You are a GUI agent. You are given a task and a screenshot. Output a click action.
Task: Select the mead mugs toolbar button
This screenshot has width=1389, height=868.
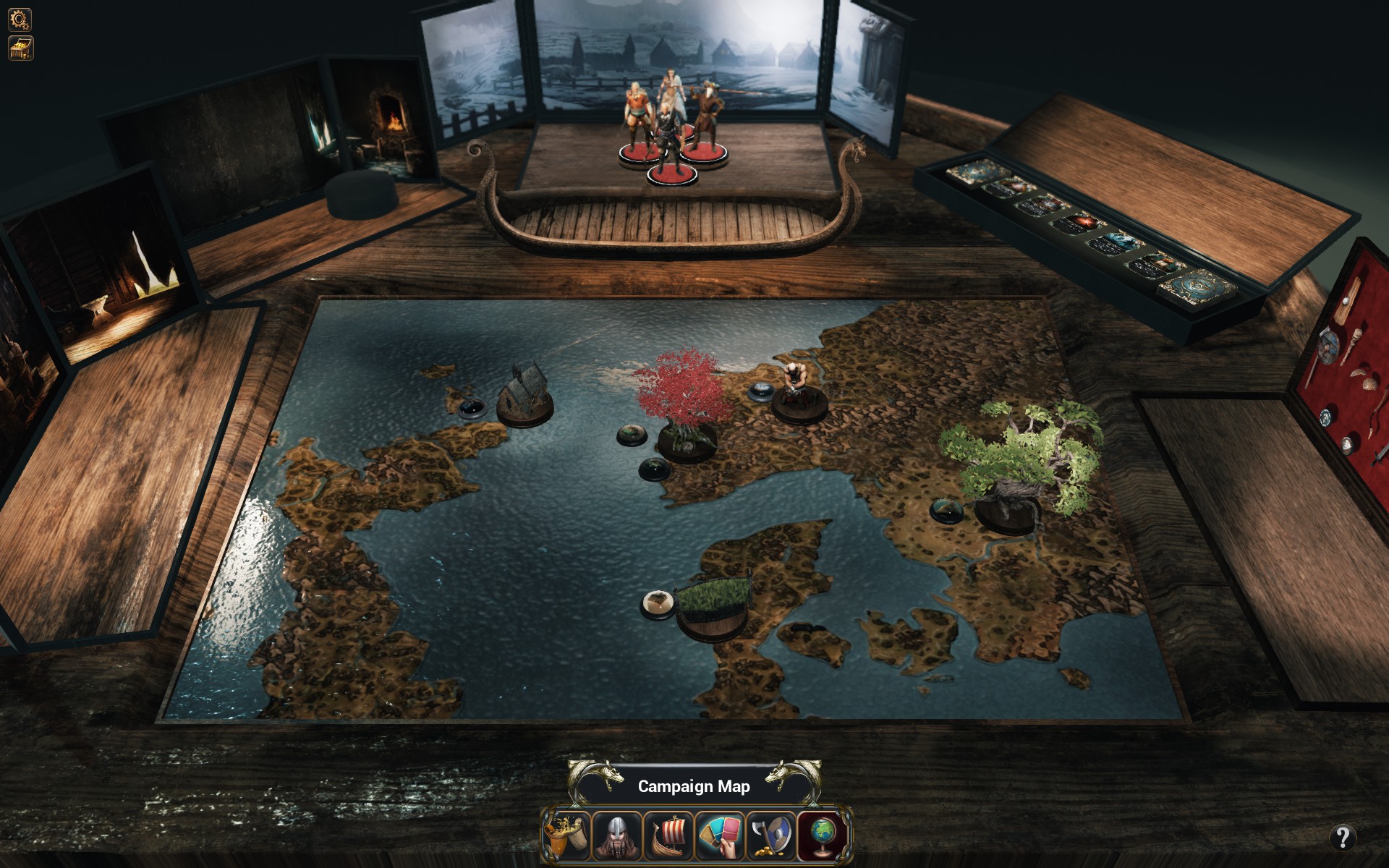pyautogui.click(x=566, y=835)
